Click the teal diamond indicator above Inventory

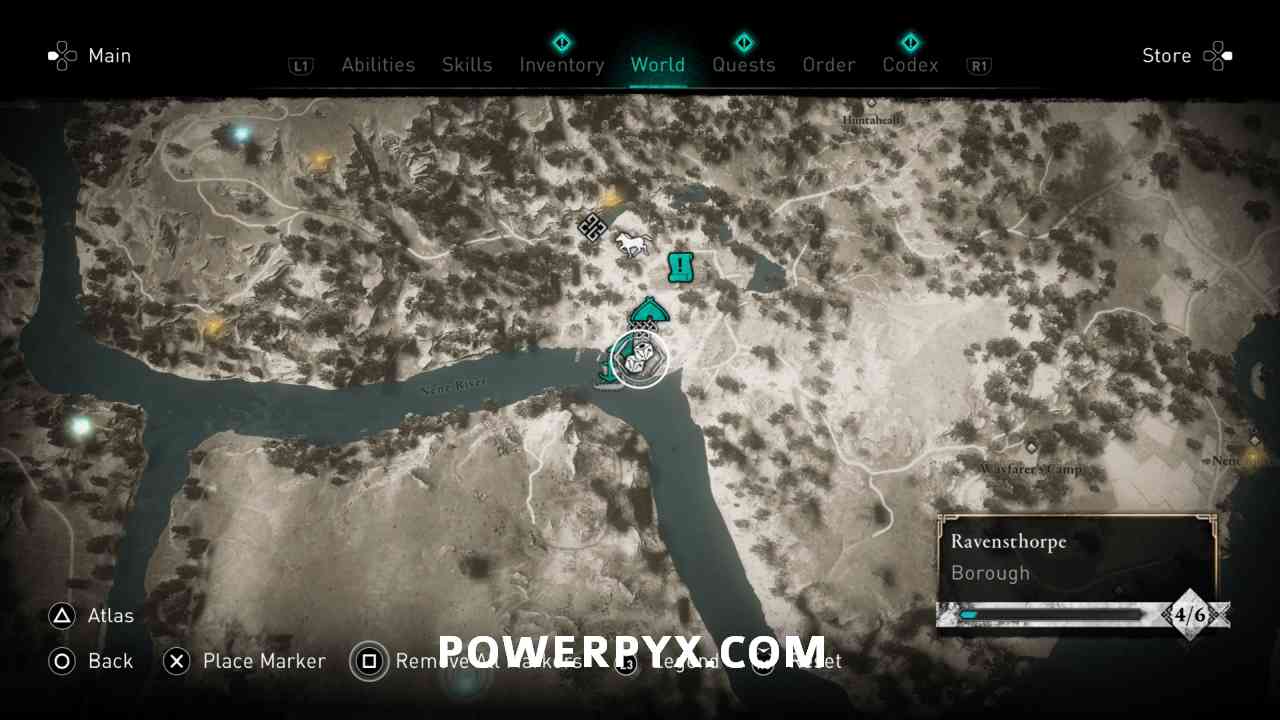[562, 42]
